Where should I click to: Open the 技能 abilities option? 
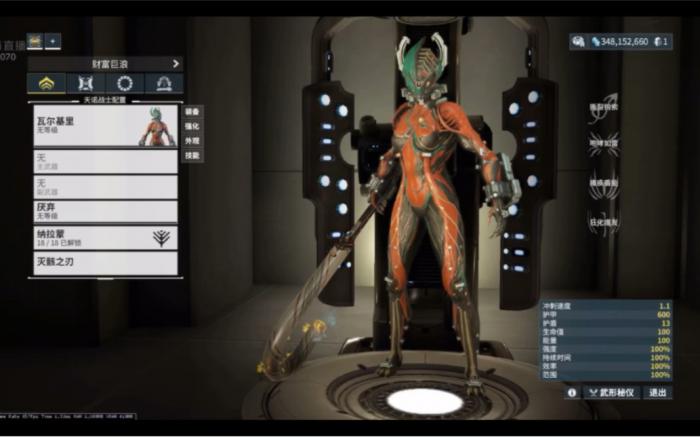pyautogui.click(x=193, y=156)
